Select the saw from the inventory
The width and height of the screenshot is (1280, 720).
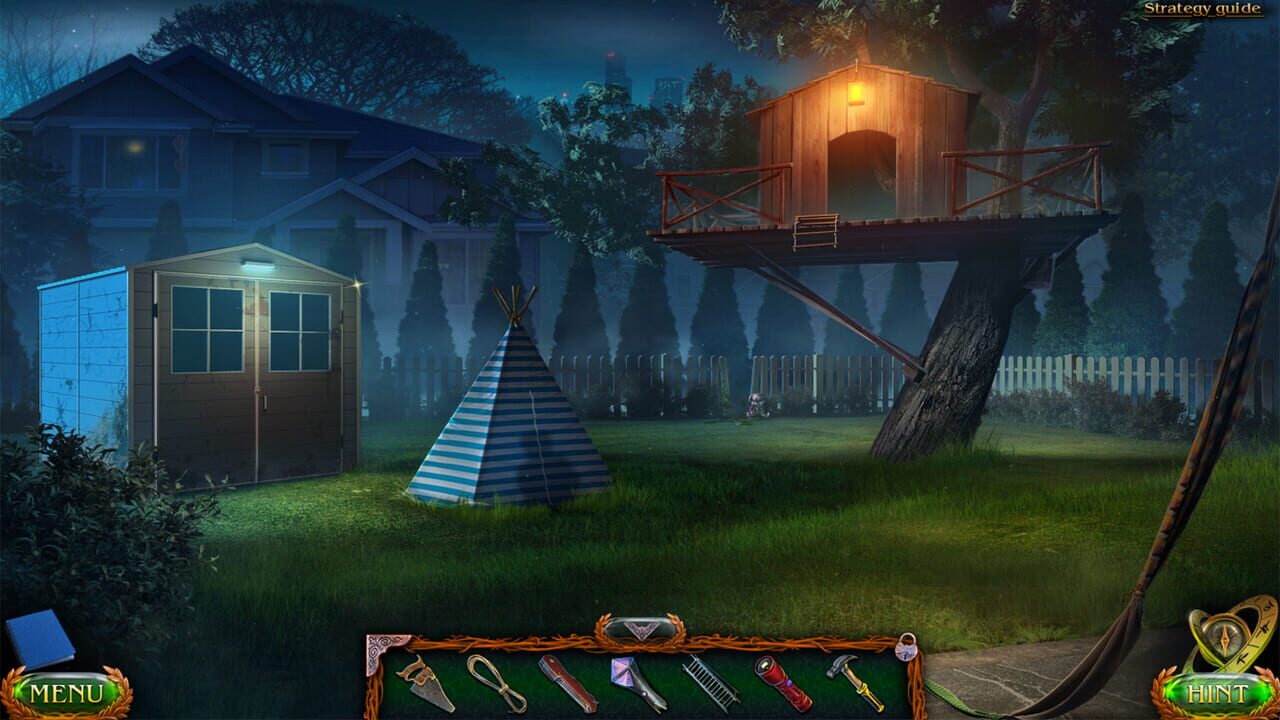click(425, 685)
